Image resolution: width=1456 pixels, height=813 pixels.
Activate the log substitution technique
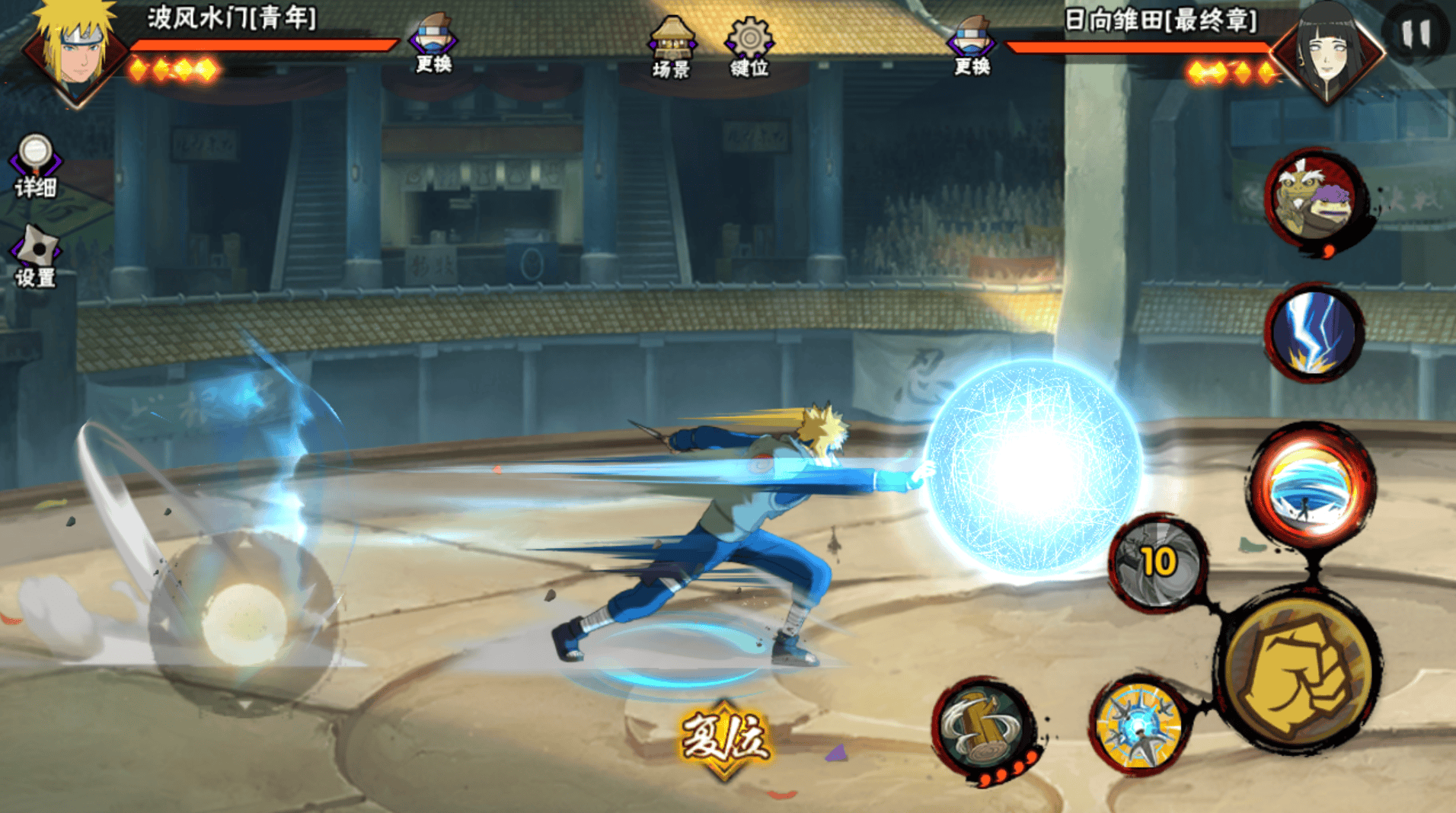[982, 727]
